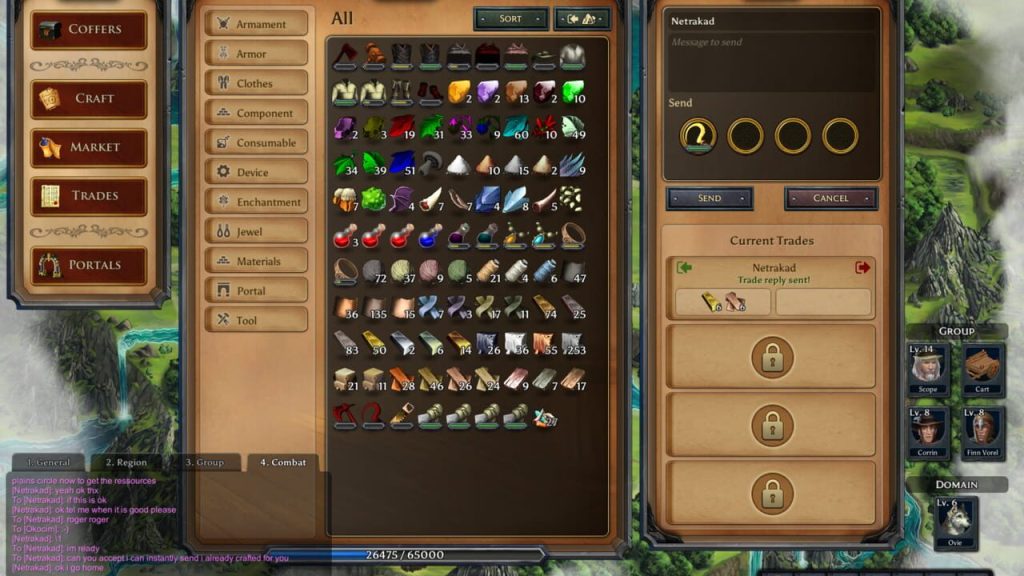The image size is (1024, 576).
Task: Switch to the General chat tab
Action: pyautogui.click(x=49, y=462)
